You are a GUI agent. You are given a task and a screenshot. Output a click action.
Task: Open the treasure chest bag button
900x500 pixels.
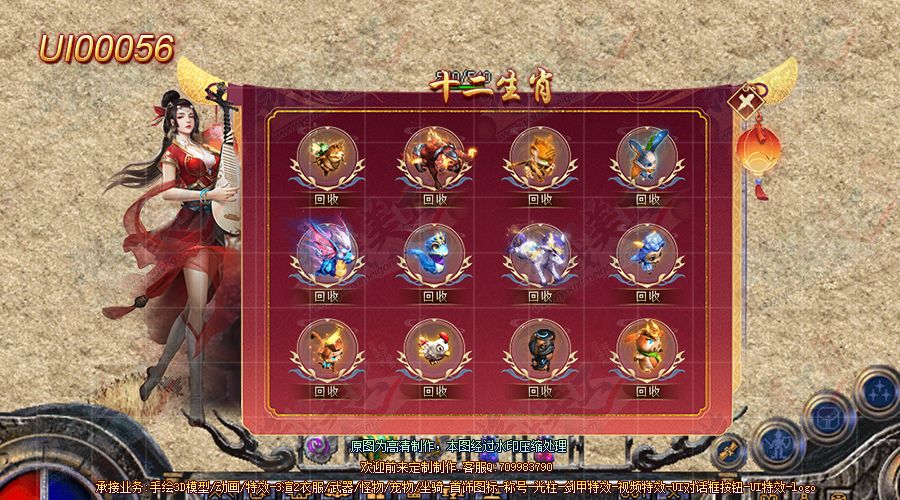click(826, 416)
